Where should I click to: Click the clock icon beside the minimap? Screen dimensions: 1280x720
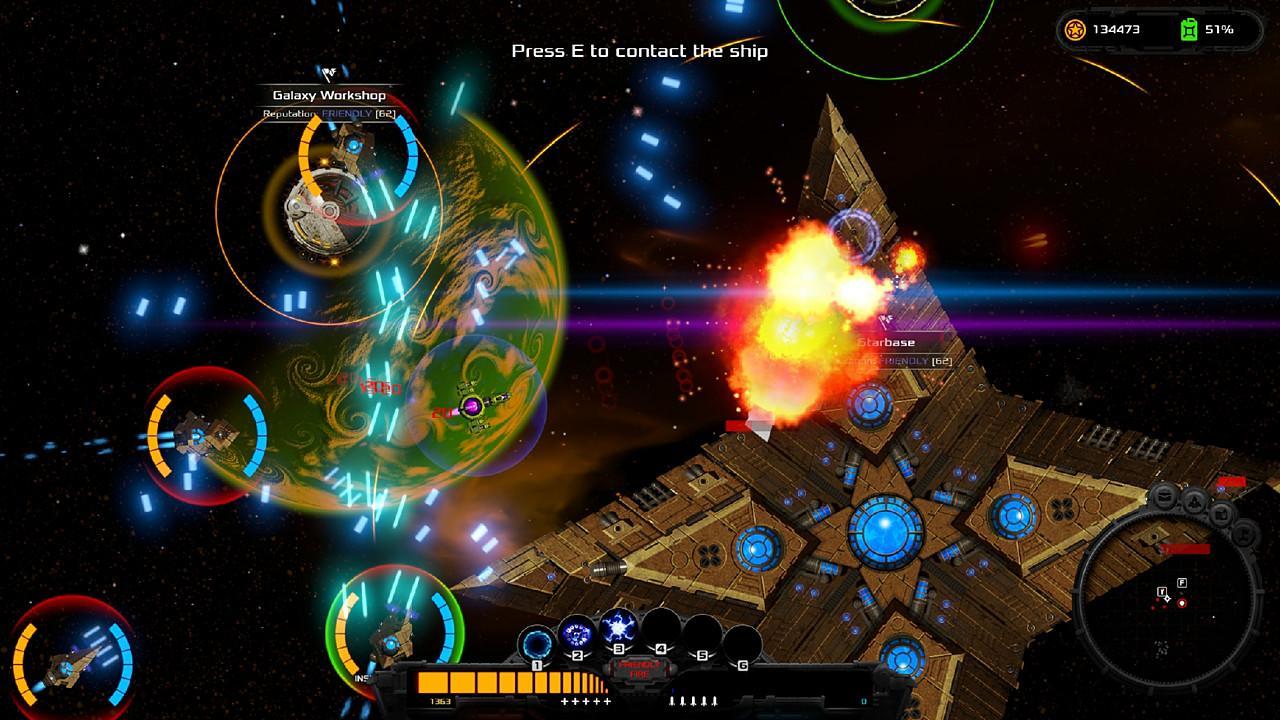point(1243,535)
